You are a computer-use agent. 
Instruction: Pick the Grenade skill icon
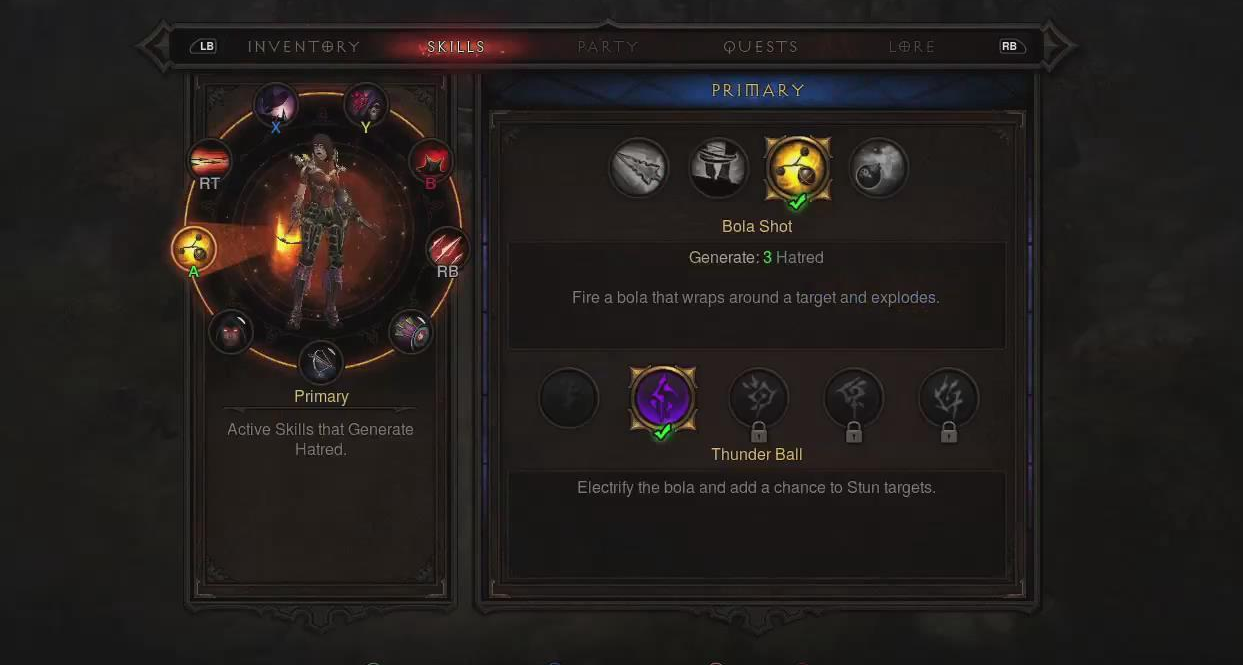click(878, 168)
